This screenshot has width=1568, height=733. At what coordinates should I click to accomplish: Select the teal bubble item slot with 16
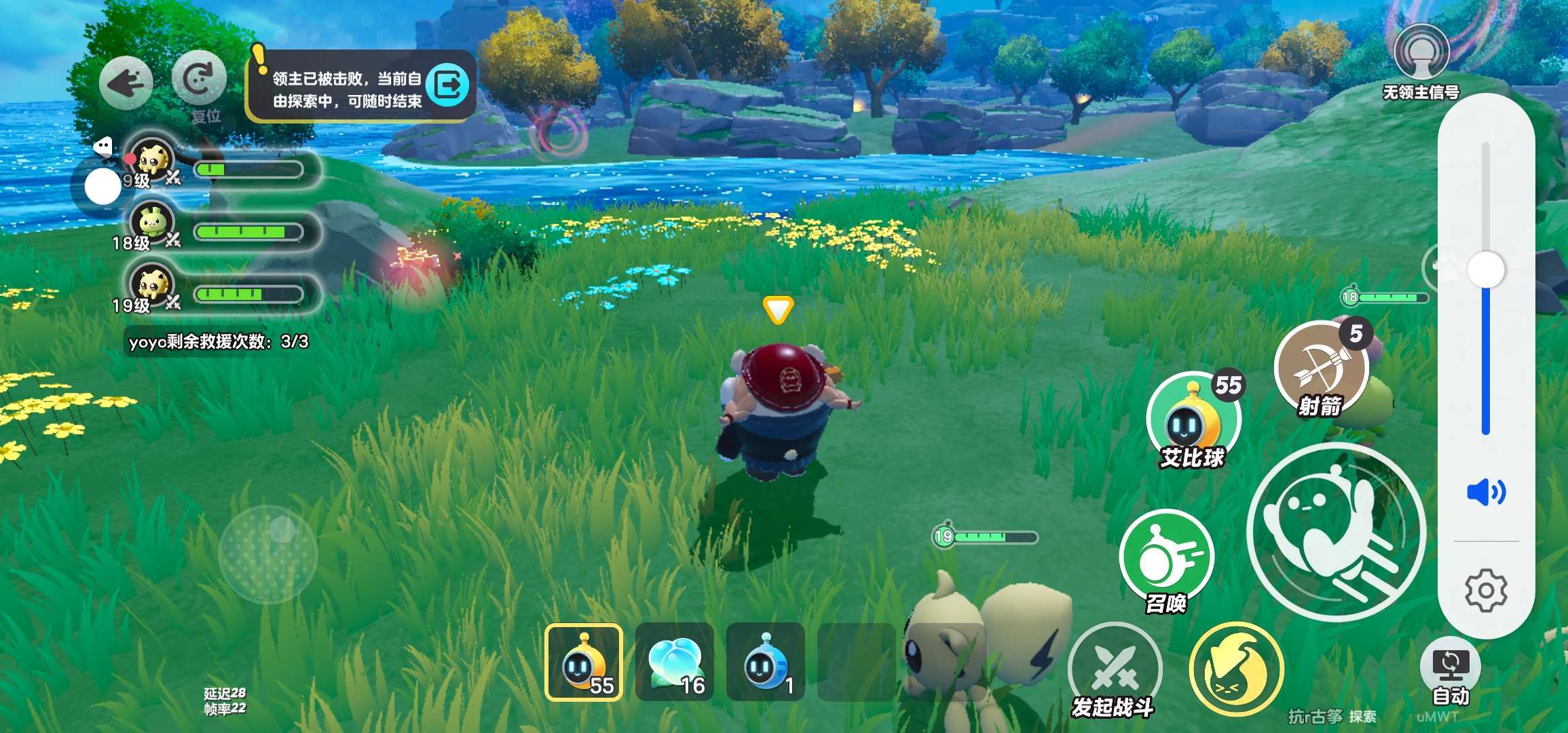coord(674,662)
